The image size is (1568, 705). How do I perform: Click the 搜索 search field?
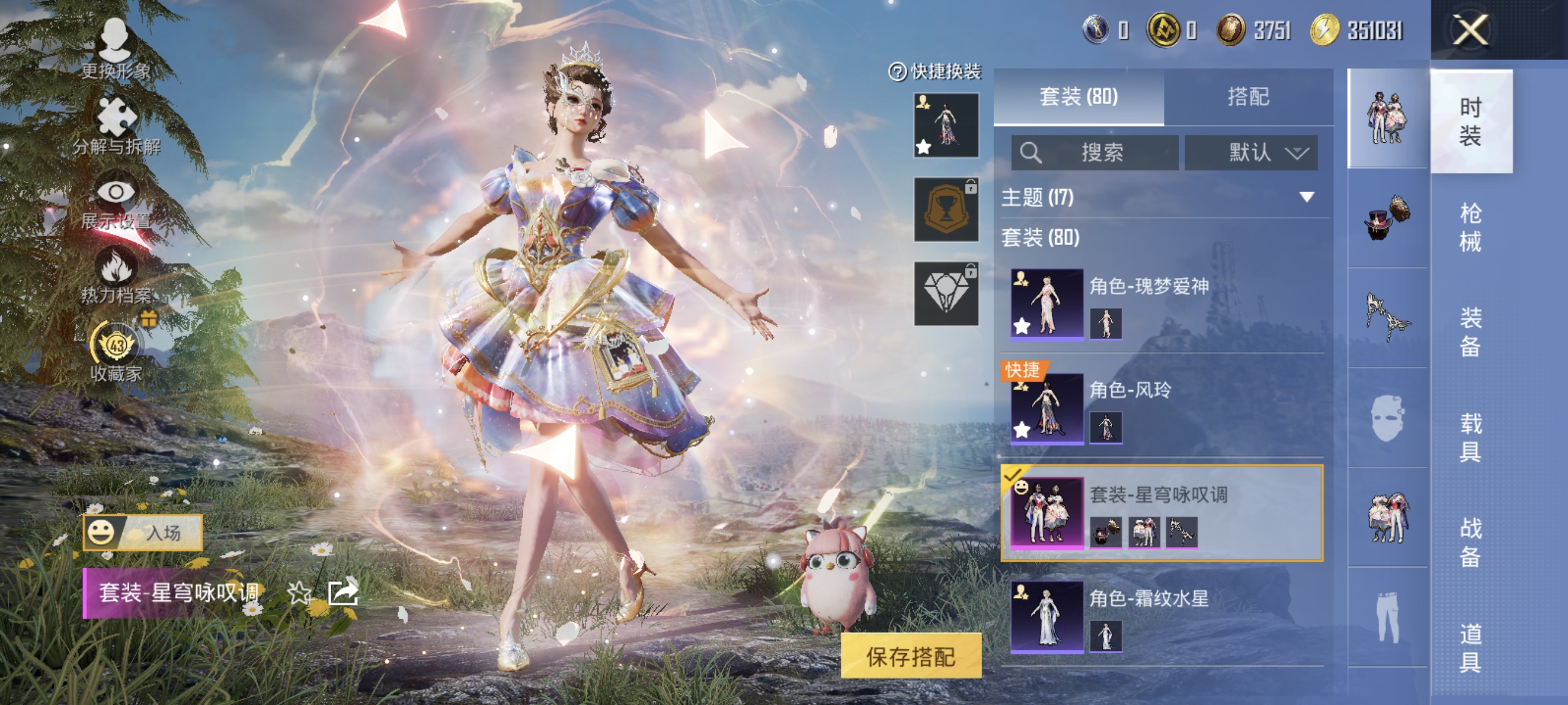tap(1095, 152)
